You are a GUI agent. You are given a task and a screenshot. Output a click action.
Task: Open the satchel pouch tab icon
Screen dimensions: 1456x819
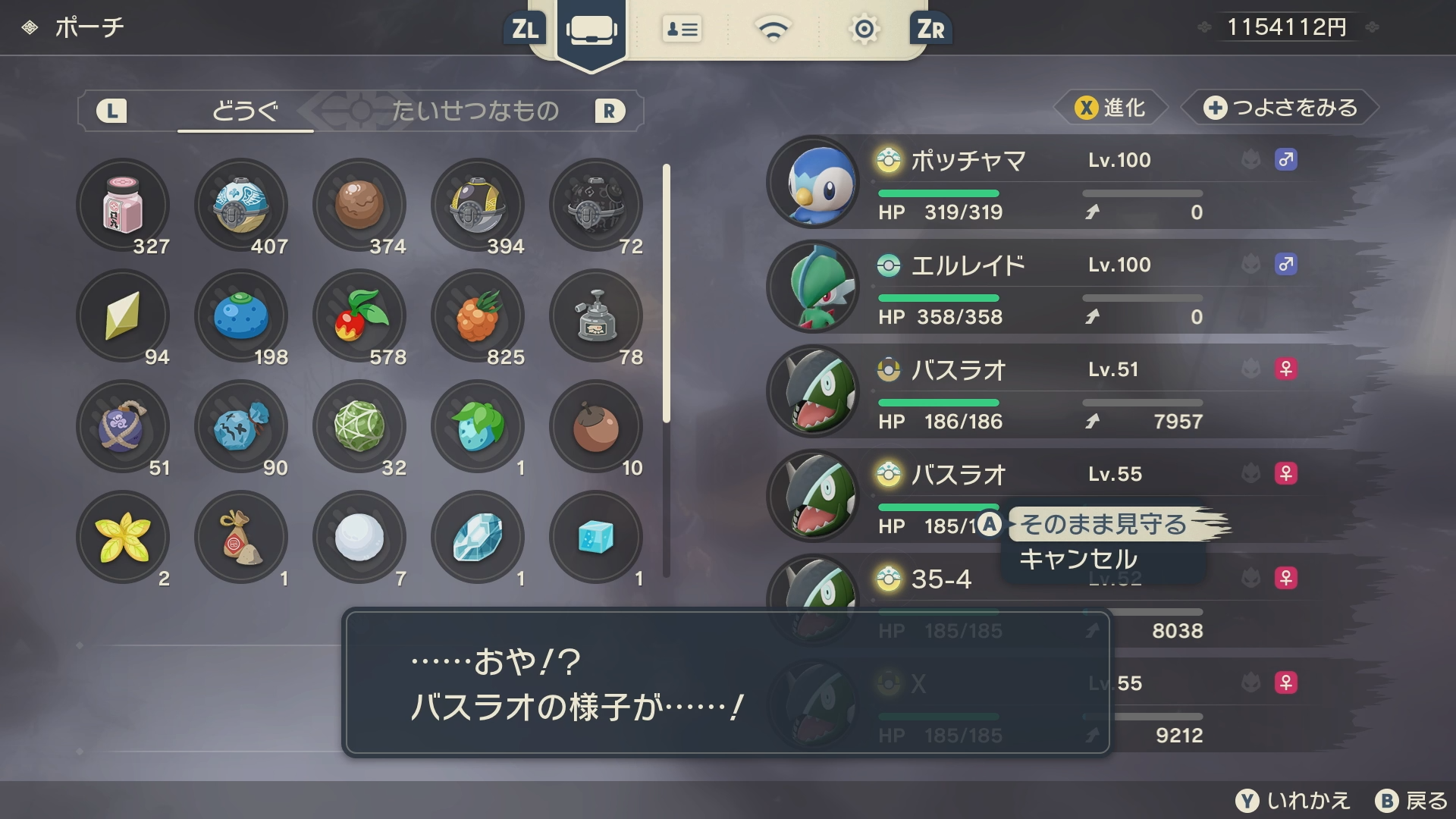(591, 30)
